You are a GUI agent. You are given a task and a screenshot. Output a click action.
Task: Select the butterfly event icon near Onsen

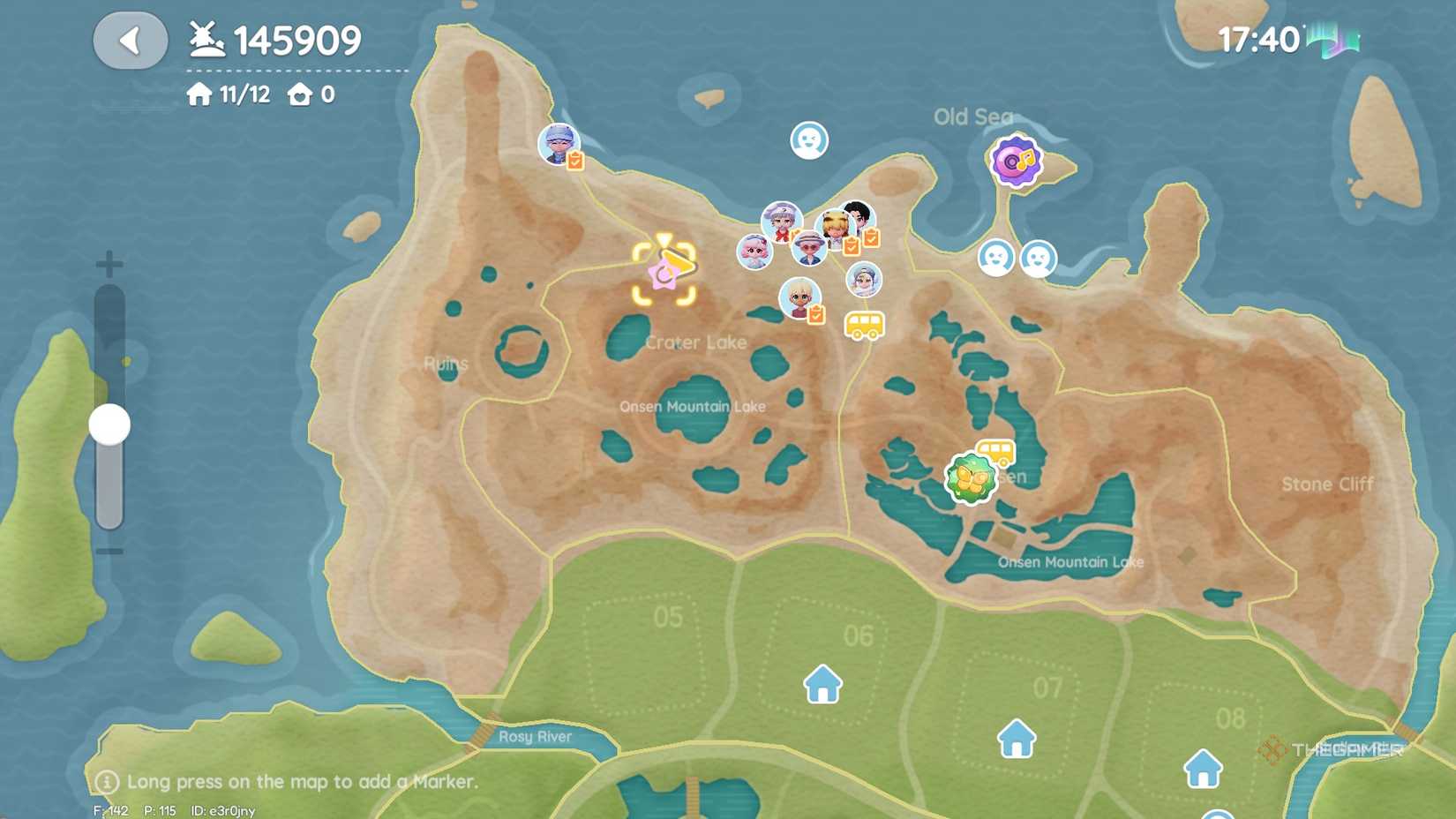[x=969, y=477]
